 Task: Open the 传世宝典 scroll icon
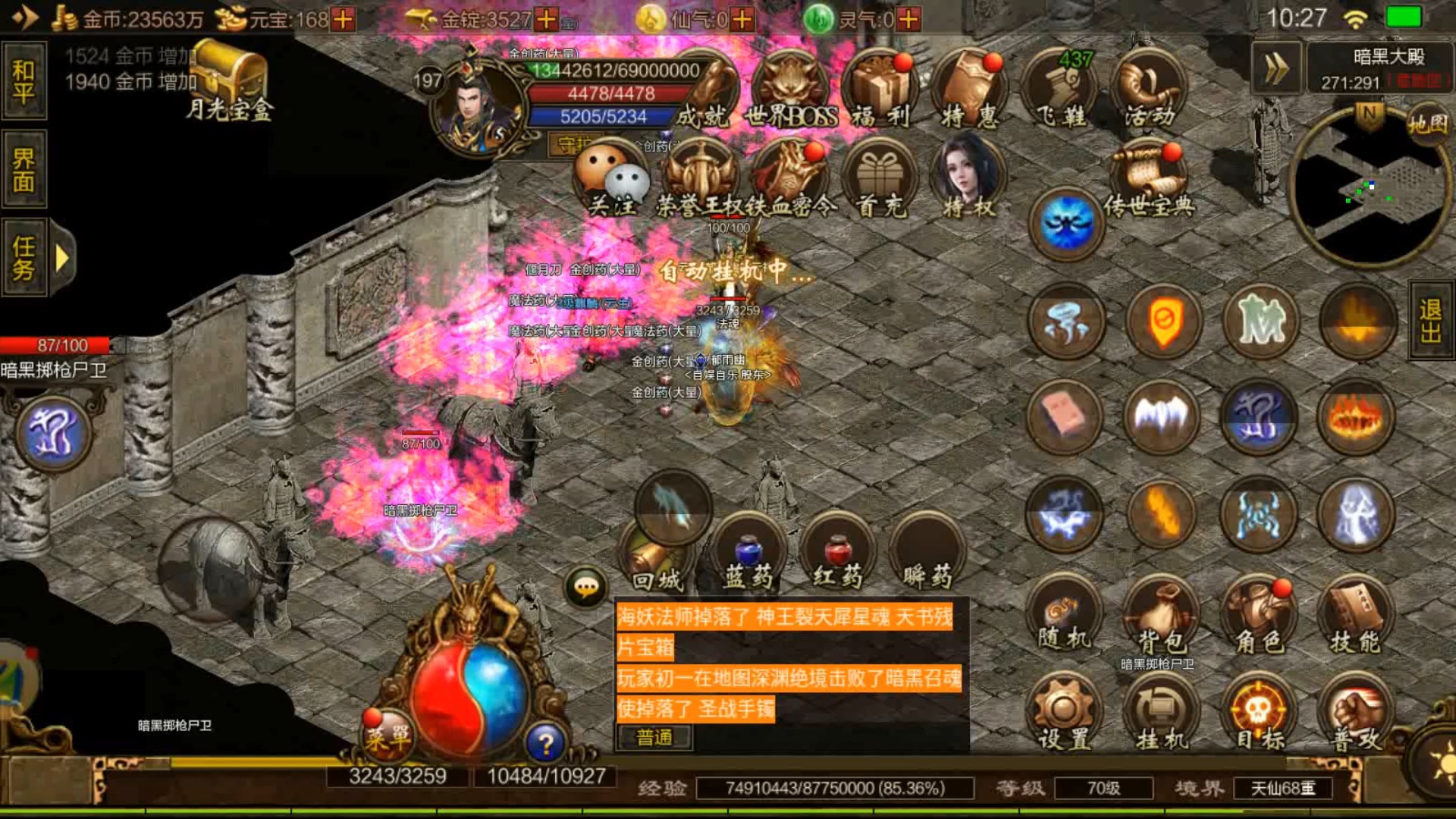[x=1149, y=182]
